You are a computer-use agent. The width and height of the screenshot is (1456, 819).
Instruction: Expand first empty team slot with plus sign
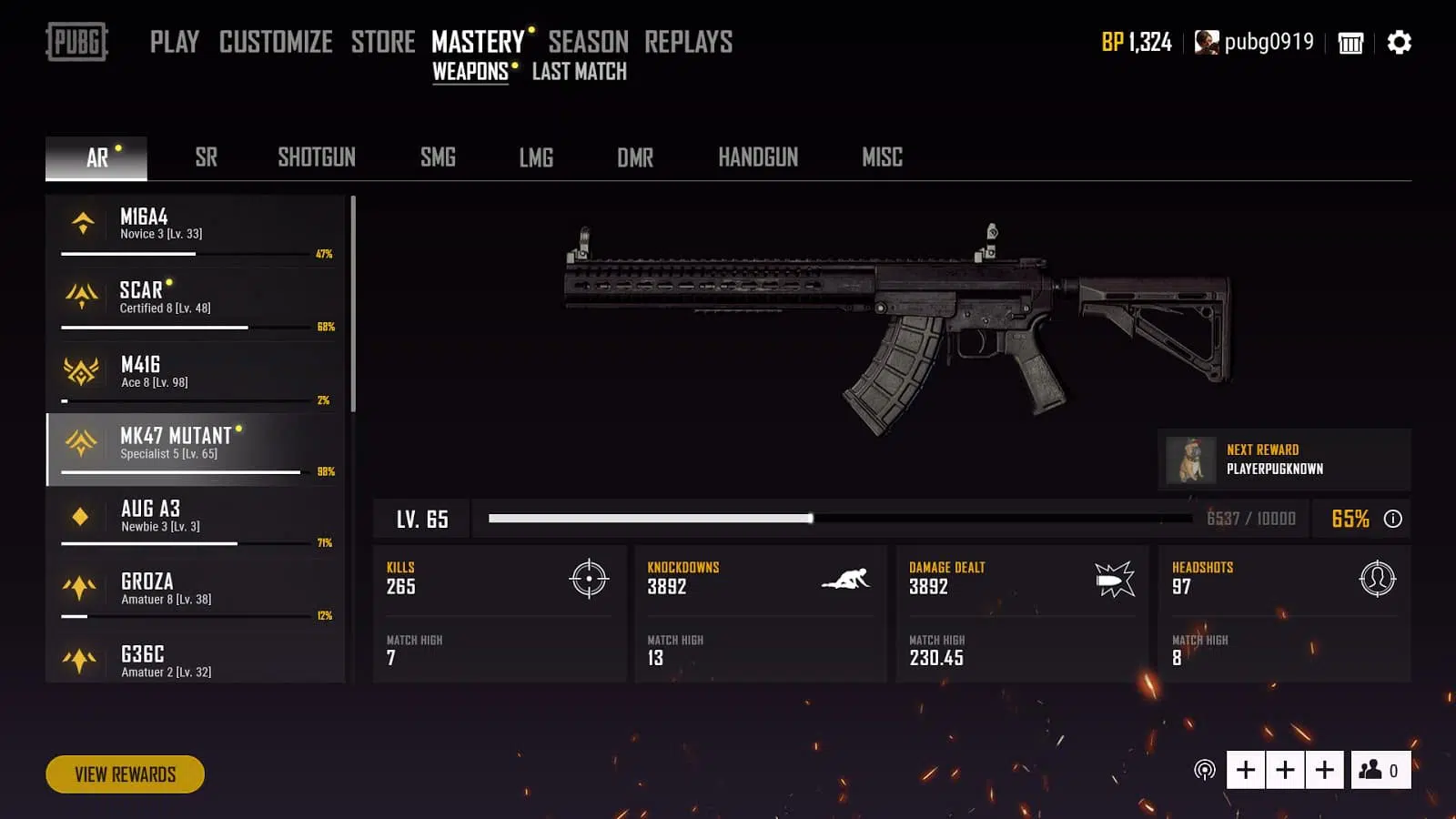point(1245,769)
